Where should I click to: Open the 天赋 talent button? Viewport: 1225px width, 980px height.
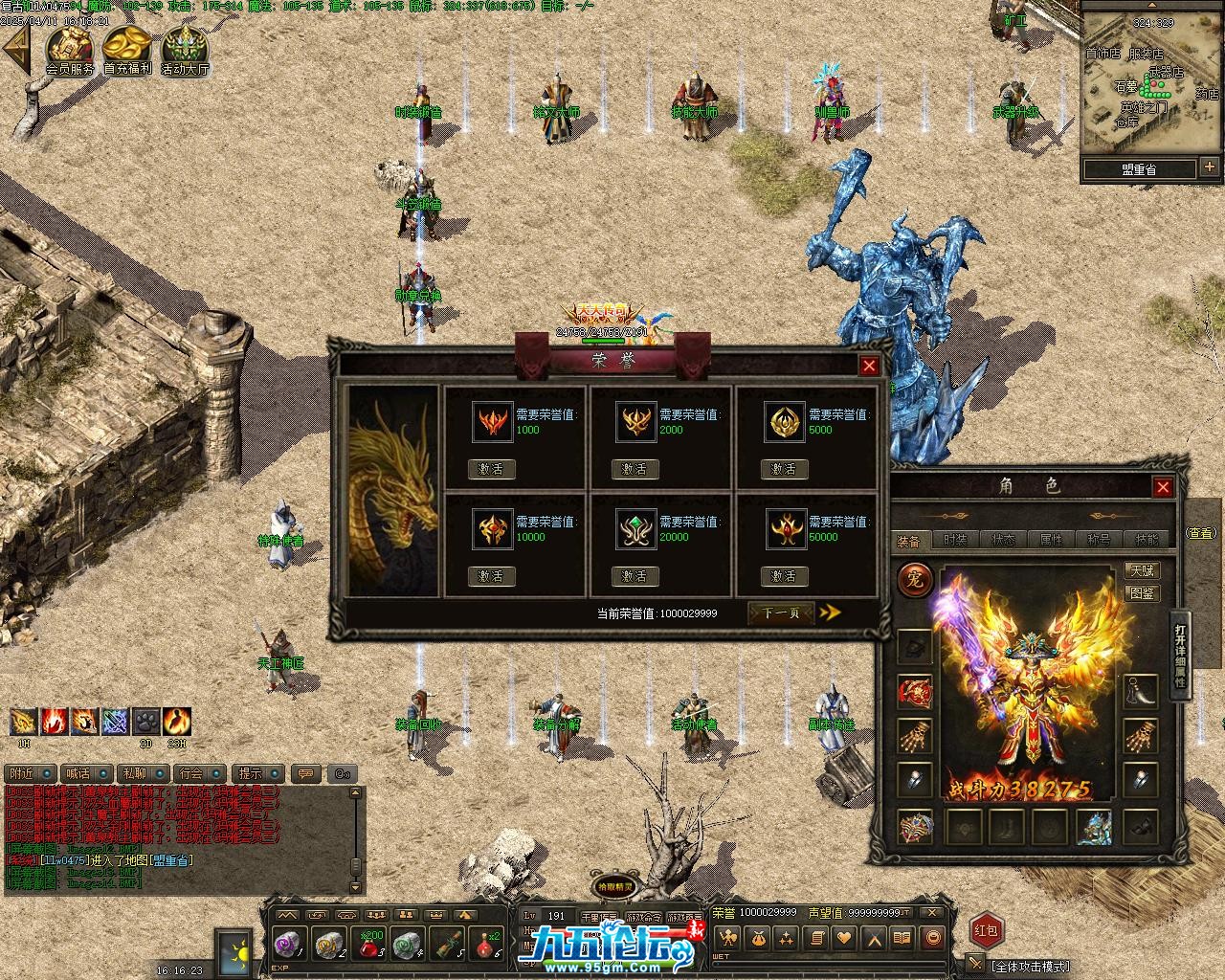click(1143, 570)
